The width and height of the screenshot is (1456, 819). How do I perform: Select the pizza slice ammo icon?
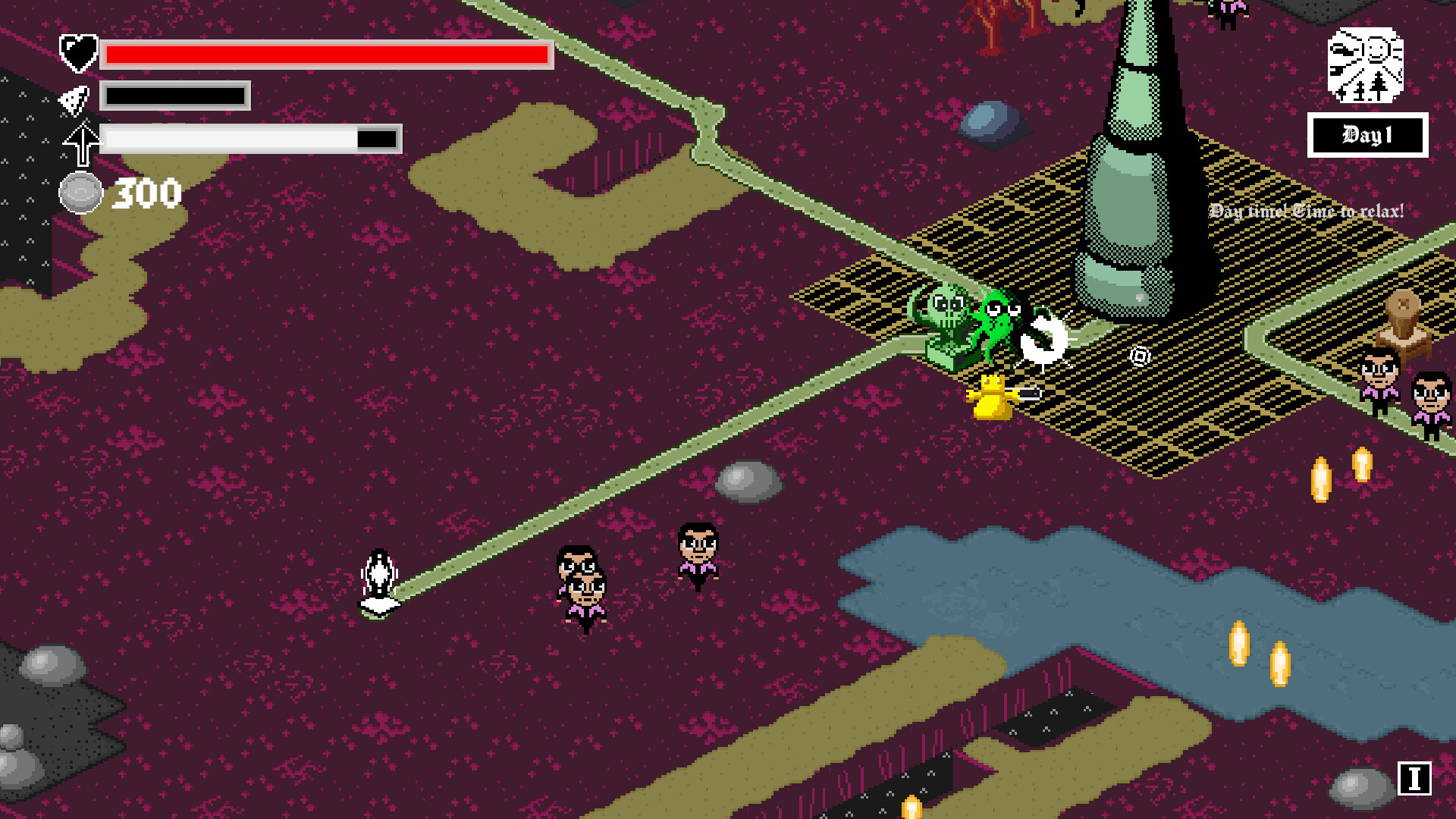click(74, 99)
